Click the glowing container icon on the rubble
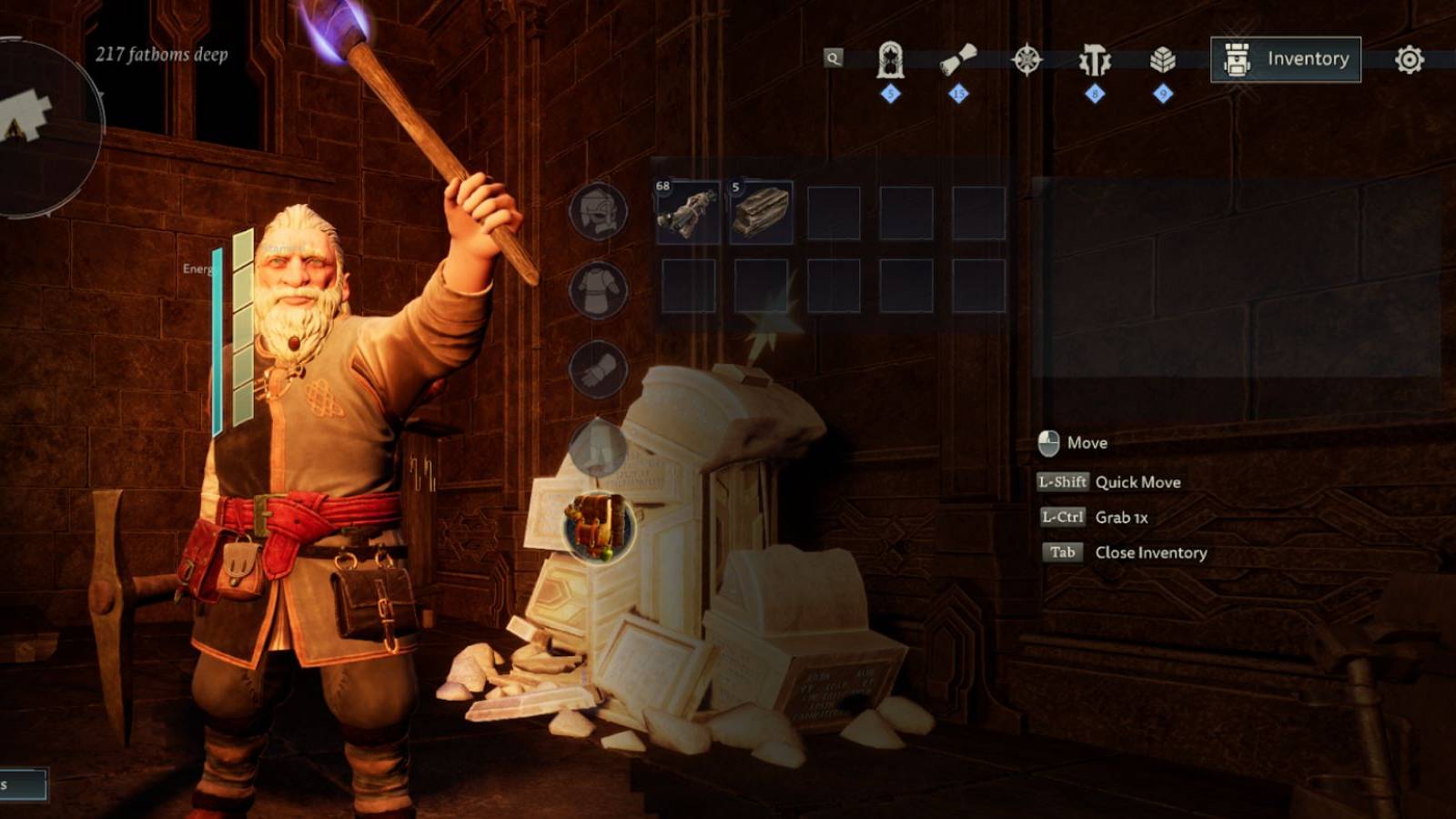 pos(598,527)
